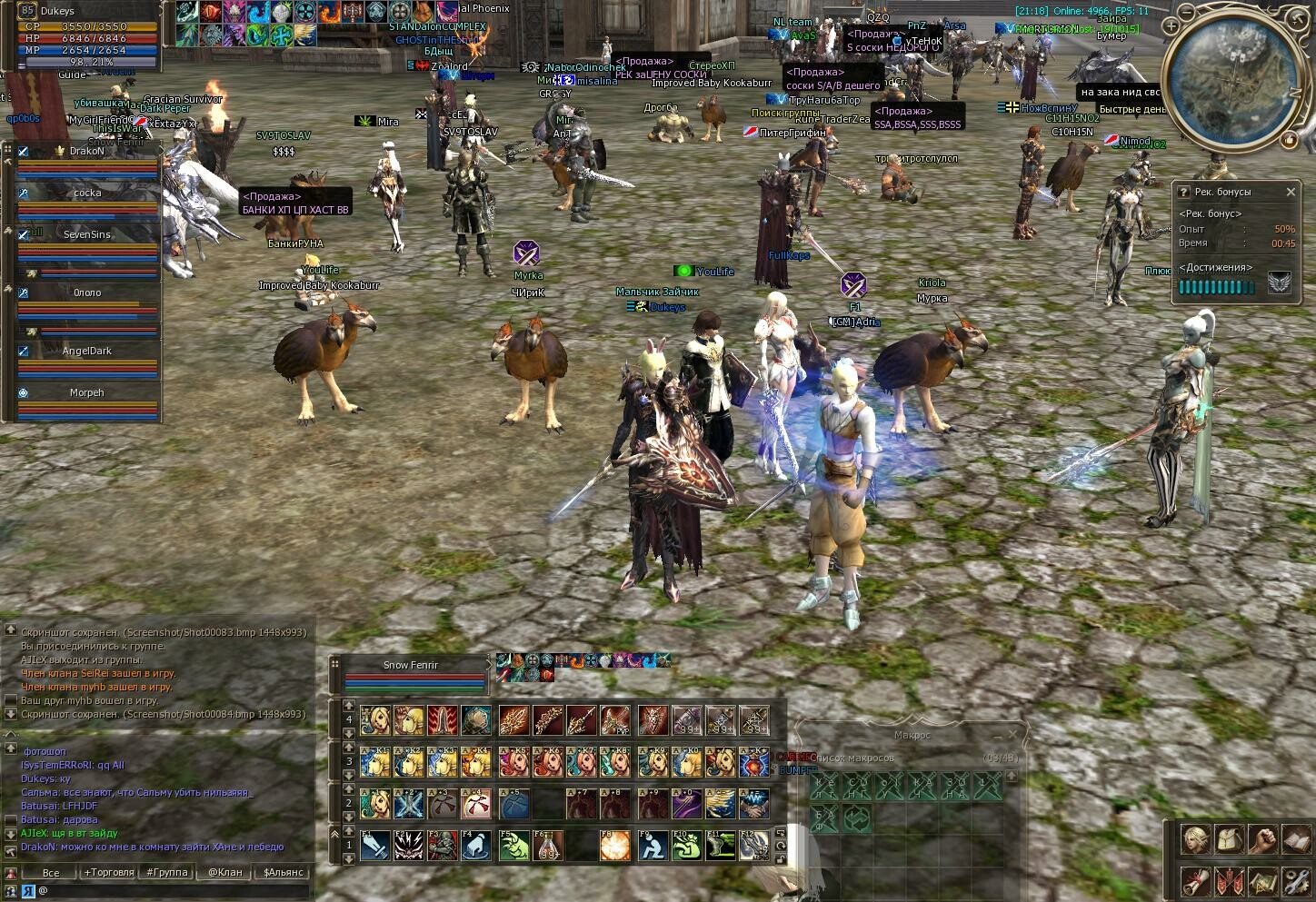The height and width of the screenshot is (902, 1316).
Task: Close the Макрос window
Action: click(1012, 734)
